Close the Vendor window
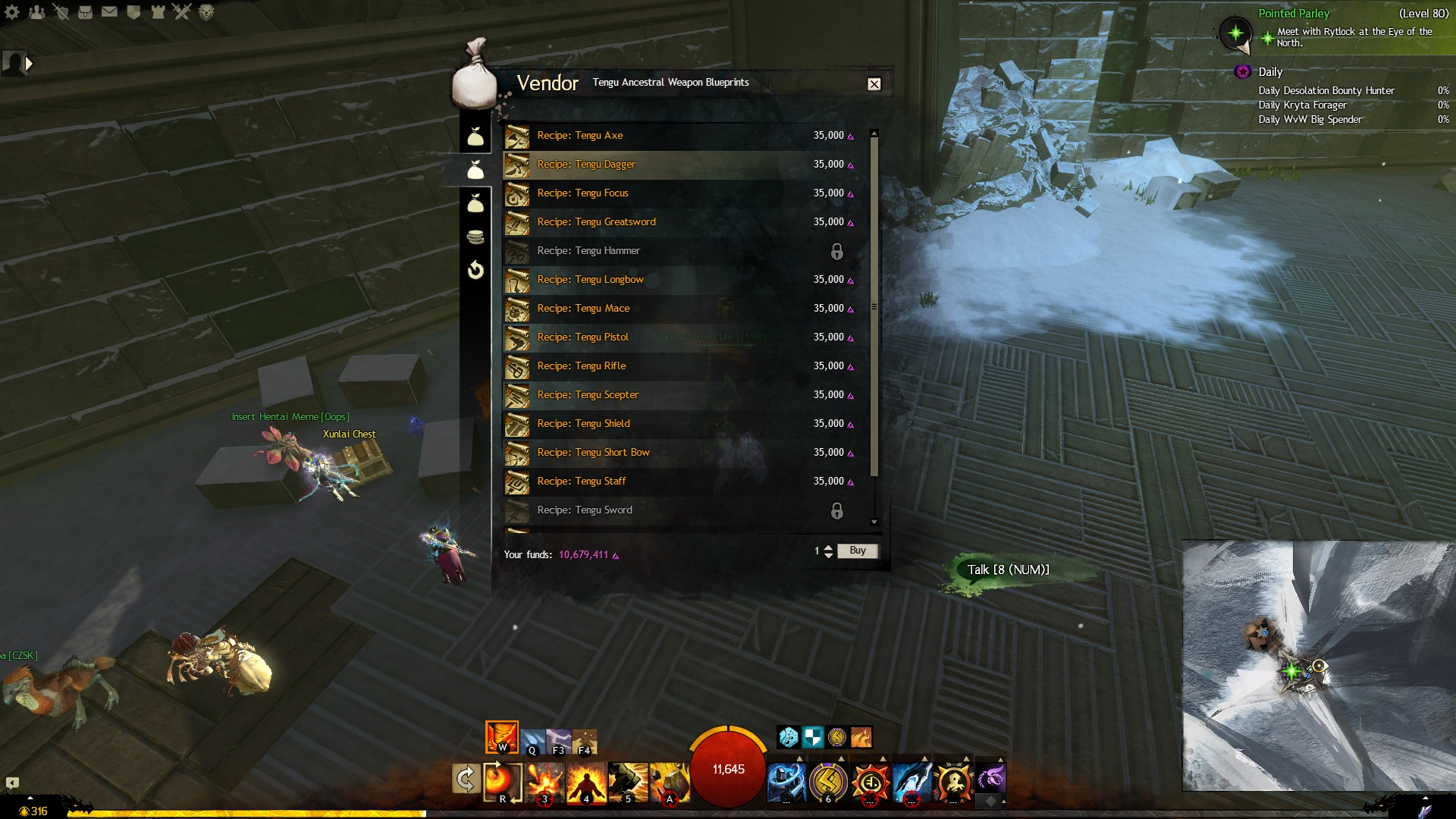The height and width of the screenshot is (819, 1456). [874, 84]
